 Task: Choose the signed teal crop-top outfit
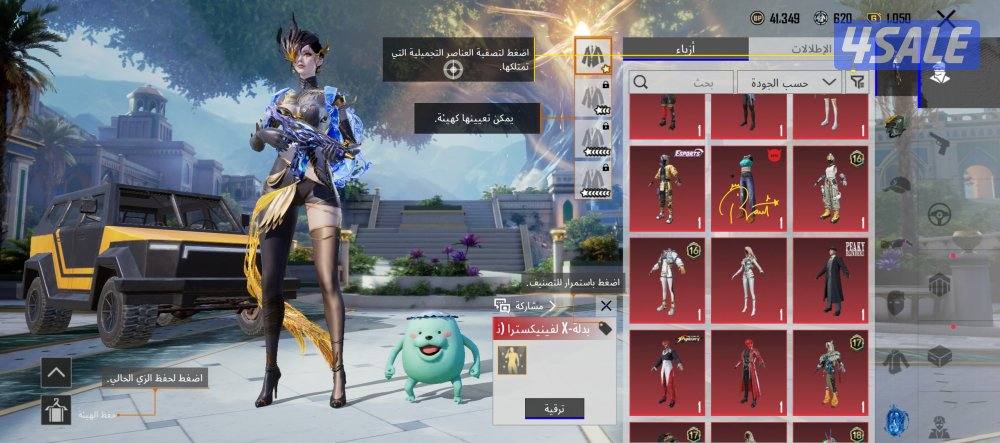pyautogui.click(x=750, y=186)
